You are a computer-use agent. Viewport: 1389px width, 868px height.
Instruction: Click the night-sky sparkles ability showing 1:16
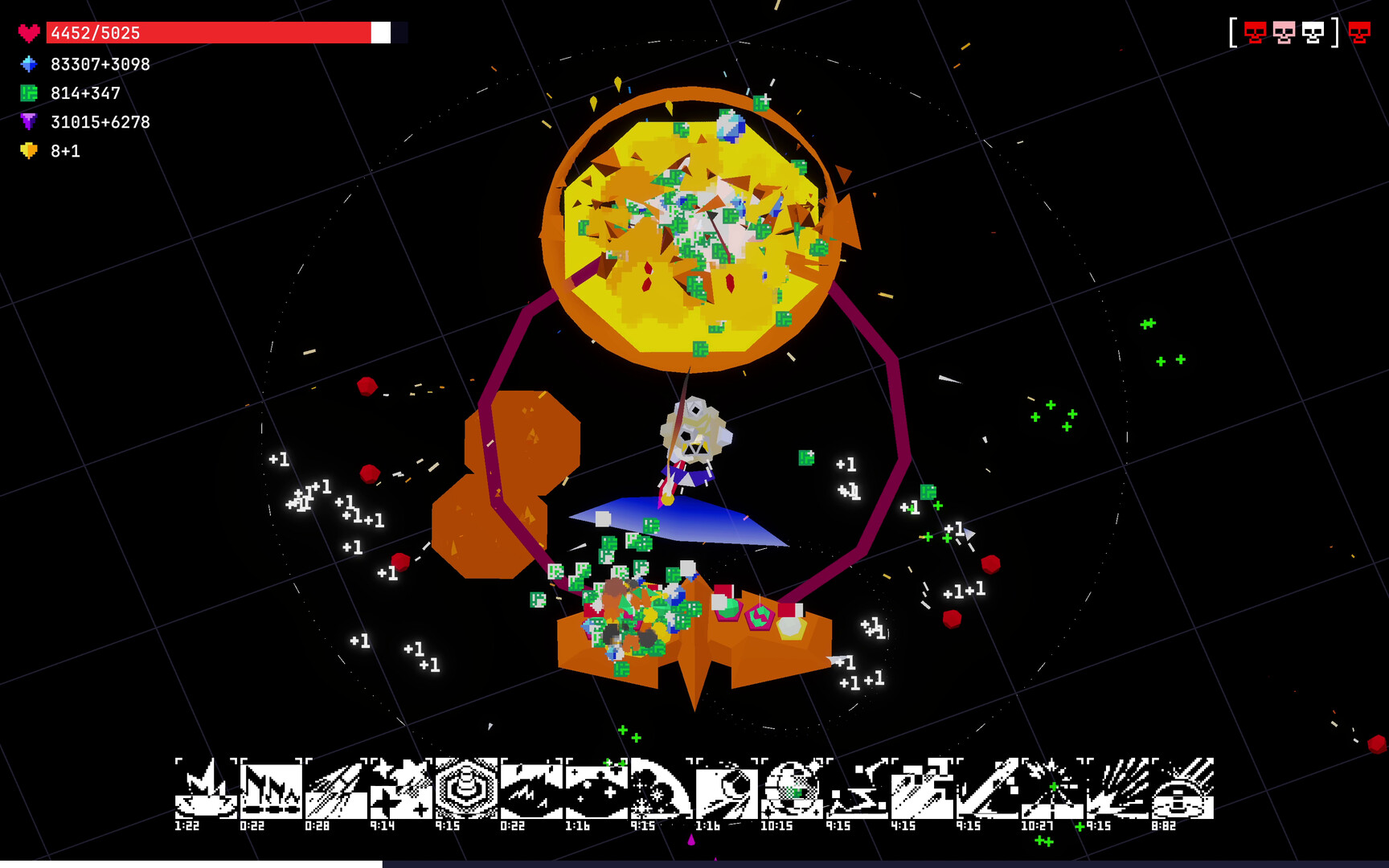pos(596,788)
